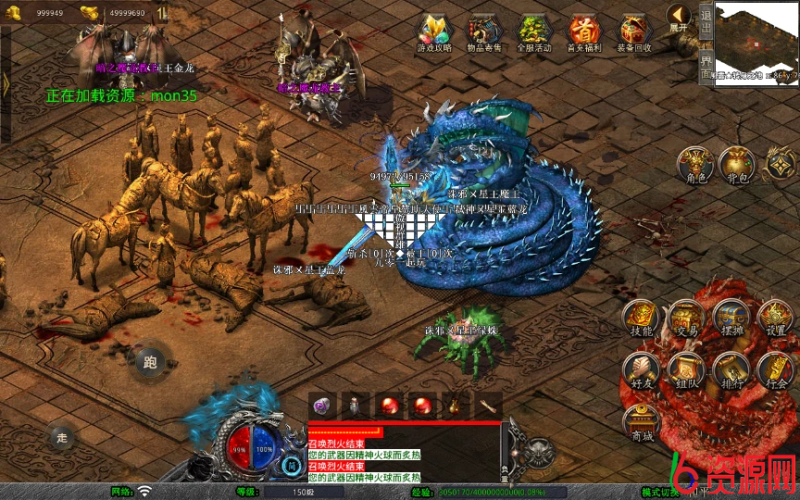Open the 全服活动 server events icon
The width and height of the screenshot is (800, 500).
click(x=534, y=33)
